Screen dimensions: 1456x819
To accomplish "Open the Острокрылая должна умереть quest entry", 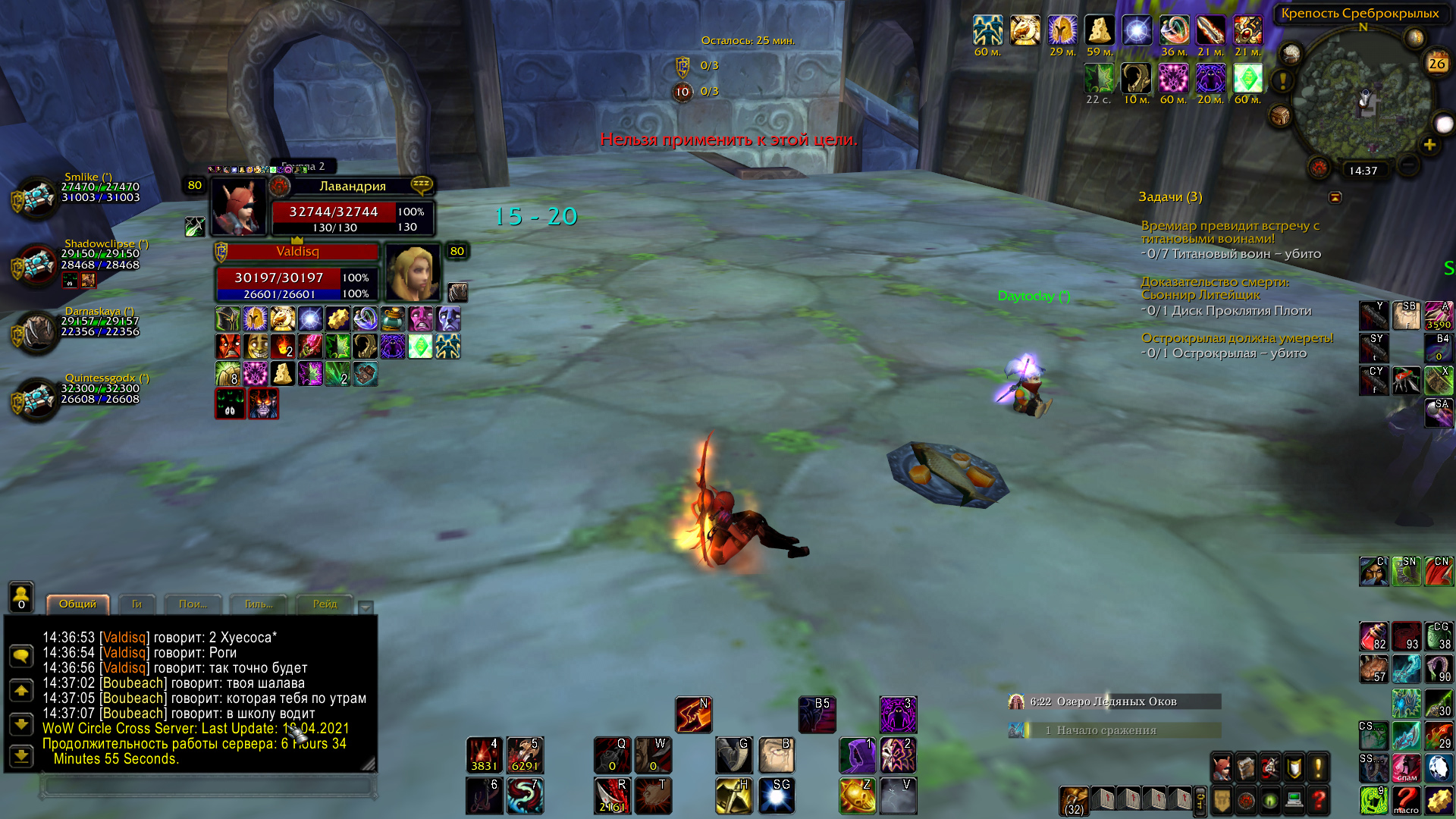I will [x=1237, y=338].
